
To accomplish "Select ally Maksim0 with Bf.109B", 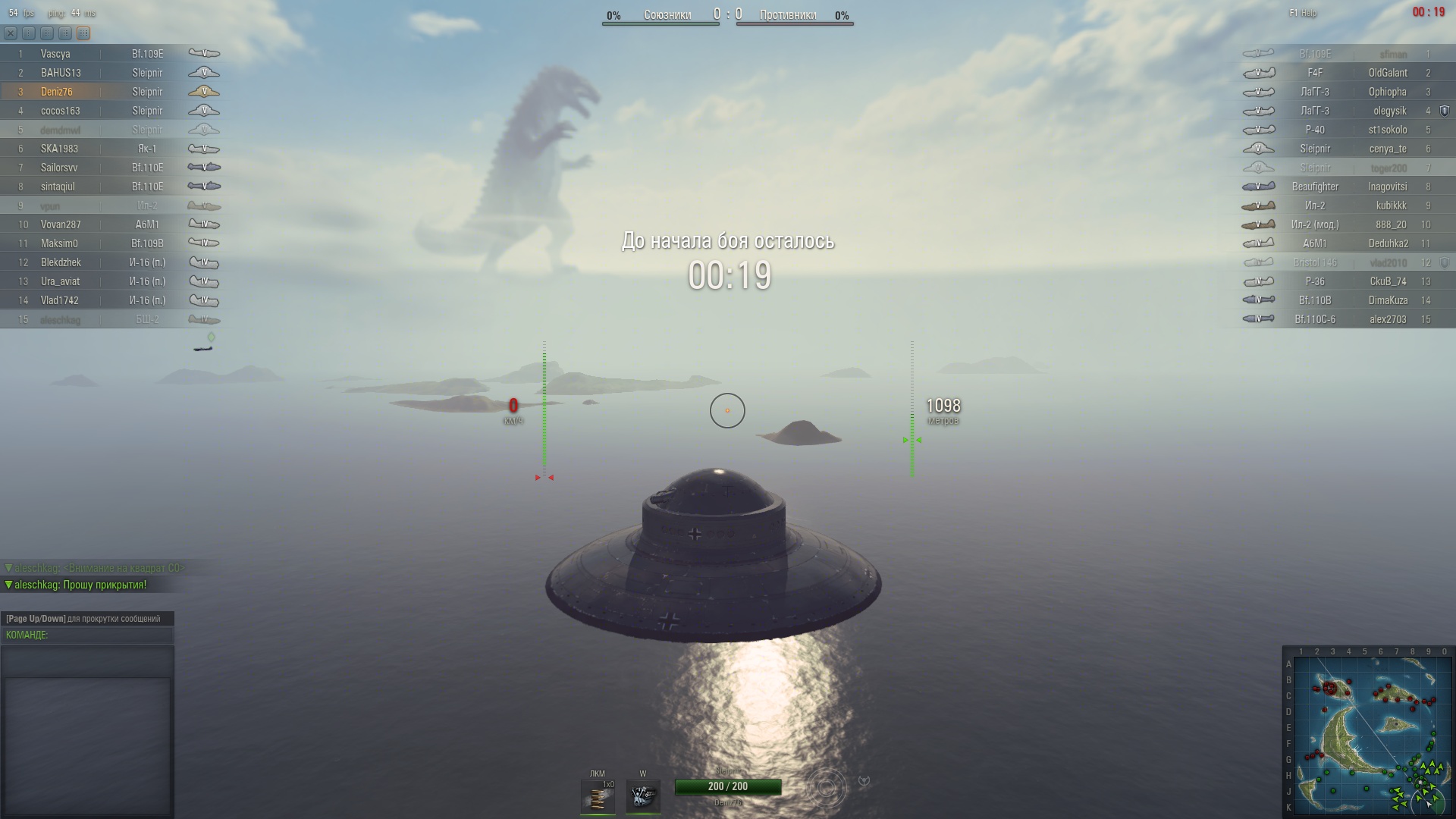I will coord(59,243).
